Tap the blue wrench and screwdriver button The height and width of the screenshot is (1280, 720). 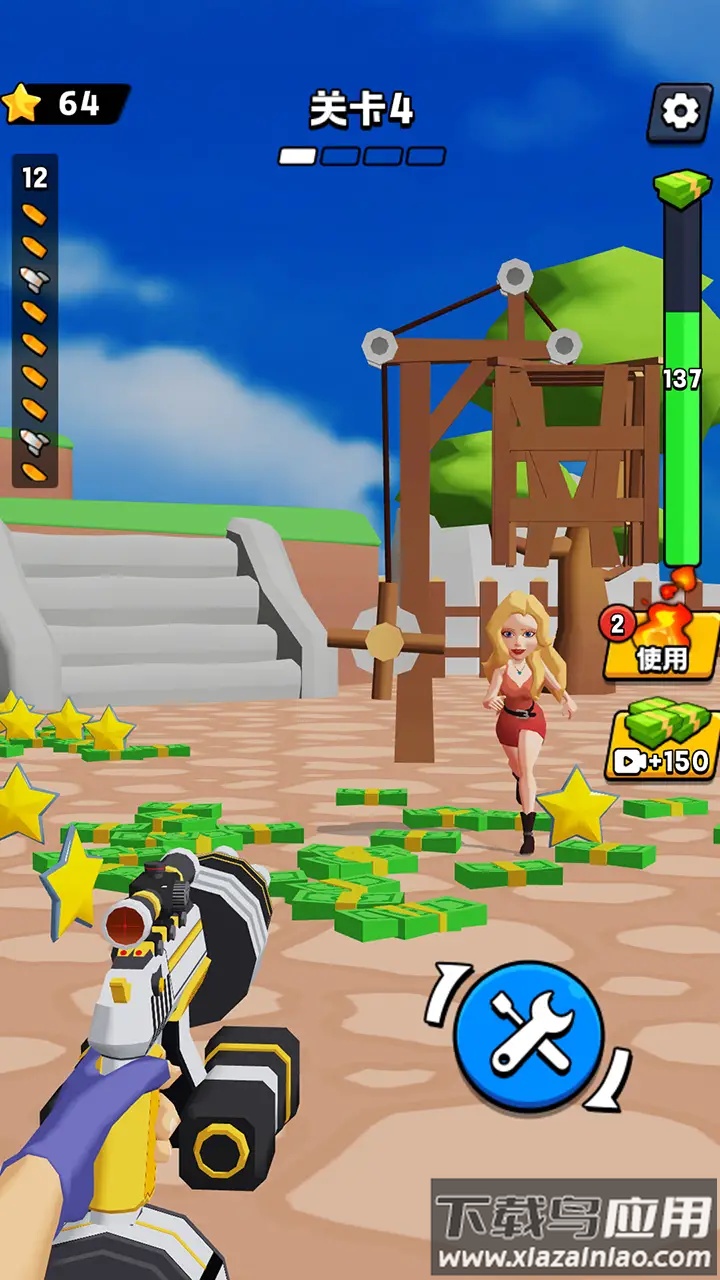point(529,1035)
